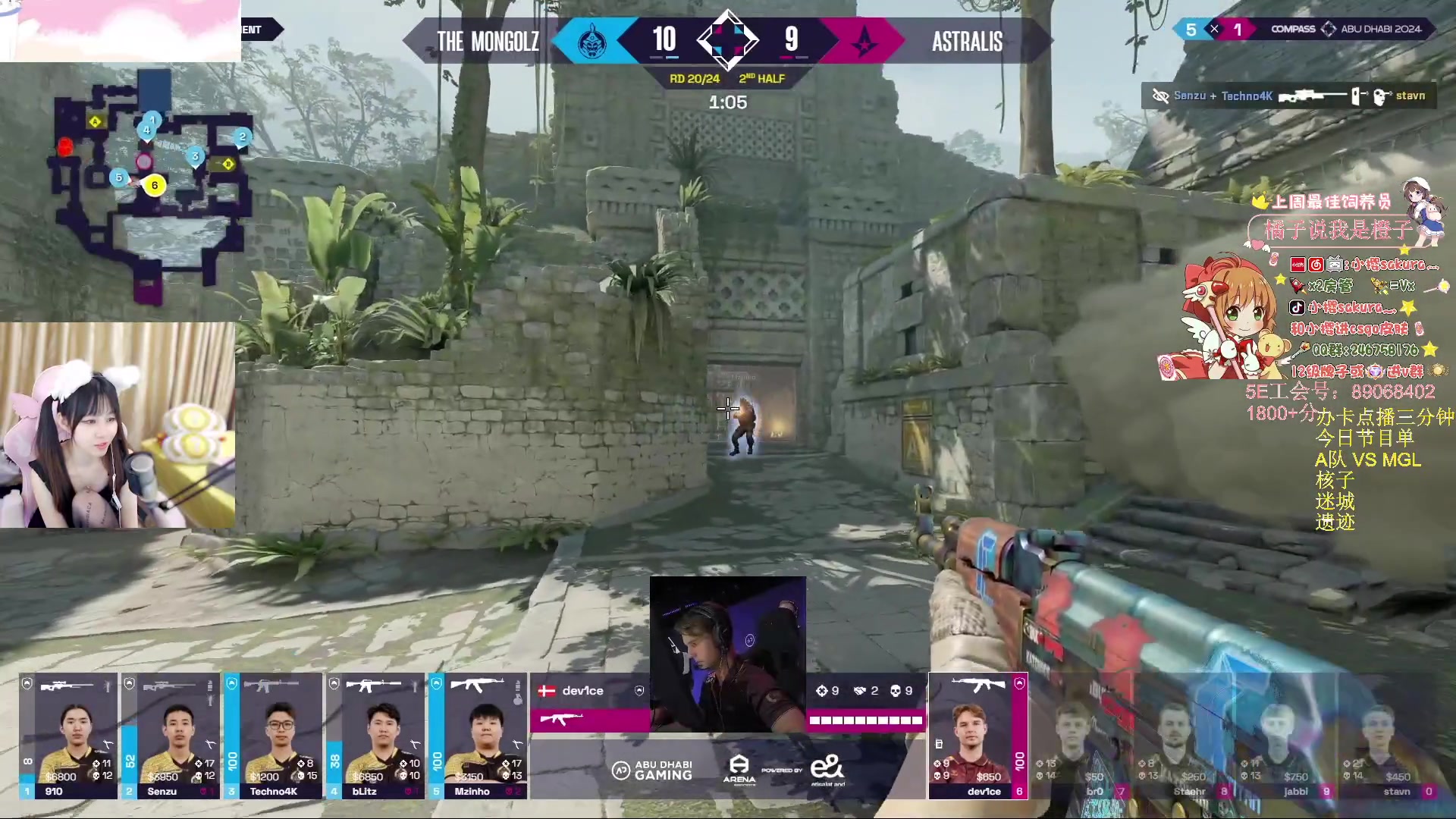Select the dev1ce player webcam feed
Viewport: 1456px width, 819px height.
[x=728, y=654]
